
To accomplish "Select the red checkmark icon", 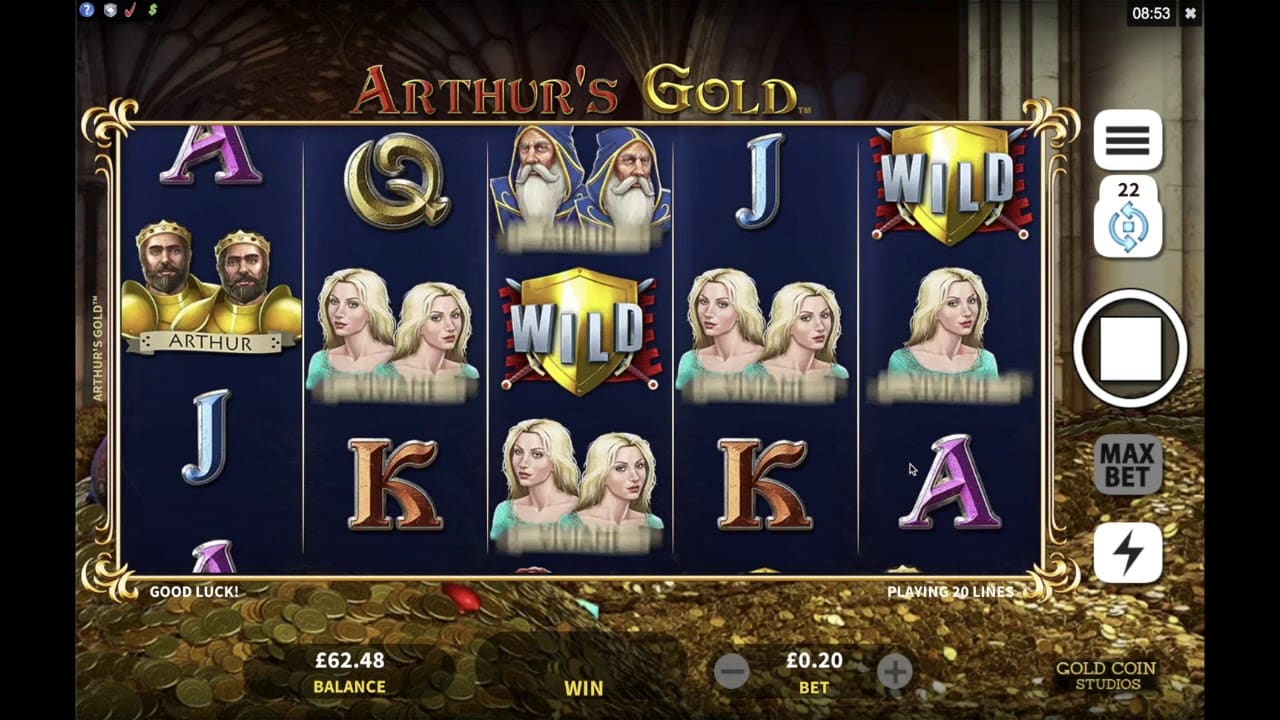I will pyautogui.click(x=131, y=10).
